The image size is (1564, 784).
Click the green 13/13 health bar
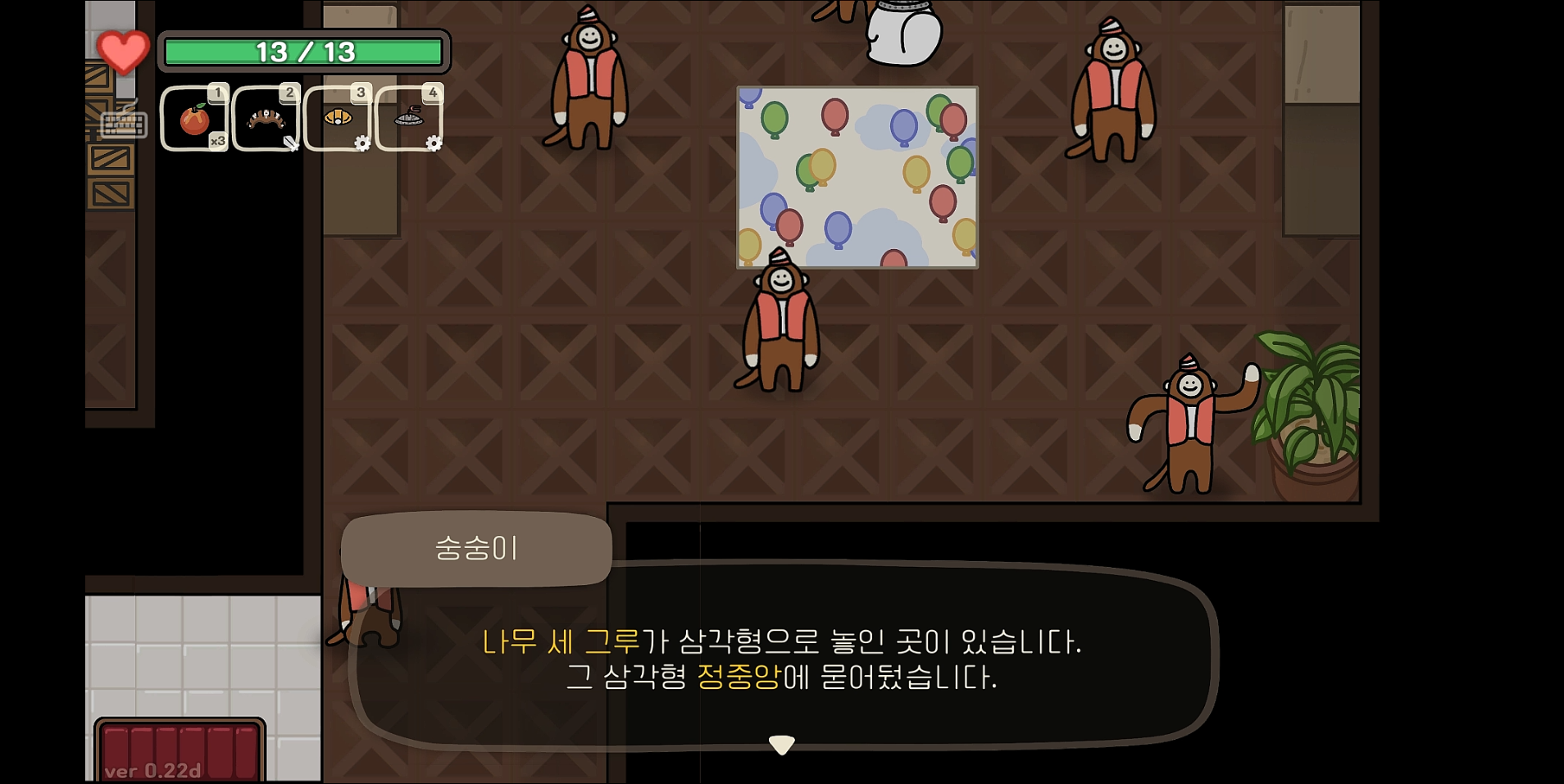[x=304, y=52]
